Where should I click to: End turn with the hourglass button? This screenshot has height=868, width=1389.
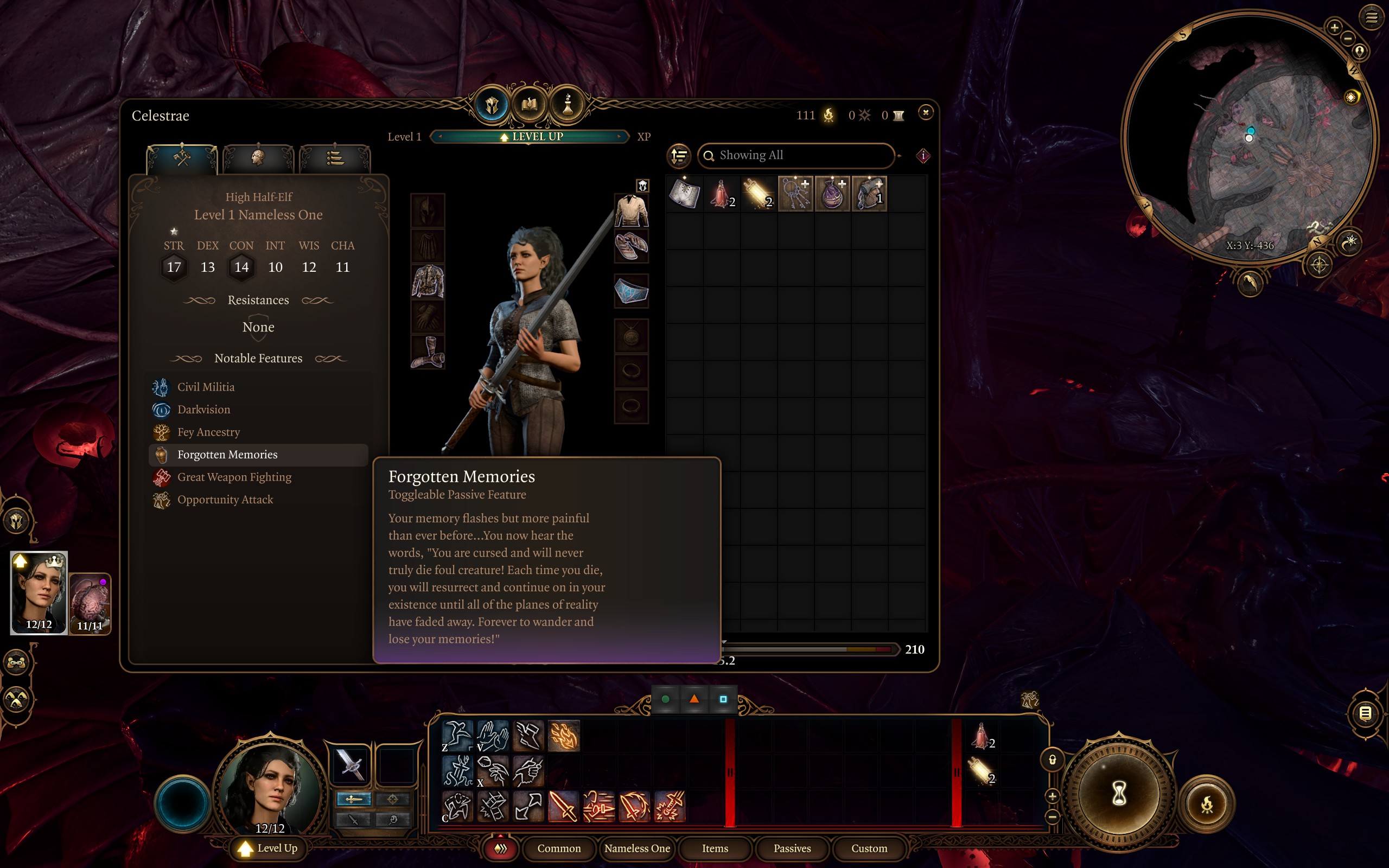(x=1119, y=795)
